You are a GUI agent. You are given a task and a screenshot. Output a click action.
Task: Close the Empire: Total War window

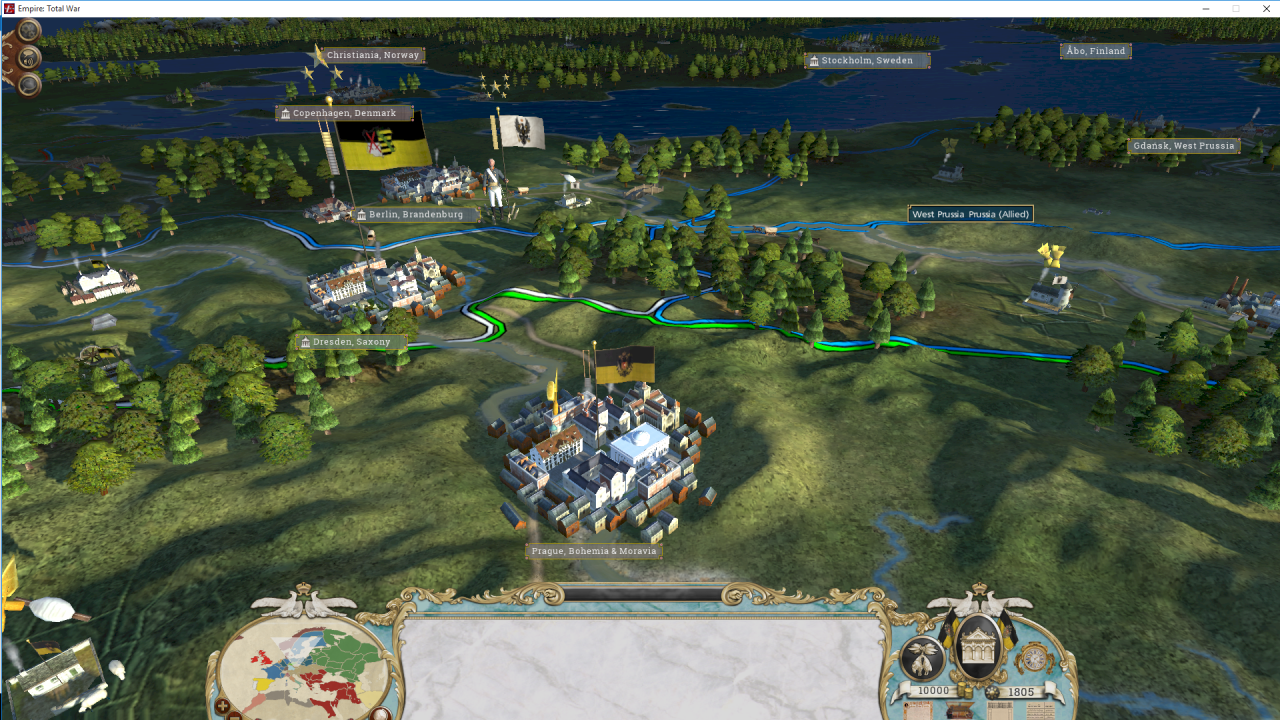click(x=1266, y=9)
